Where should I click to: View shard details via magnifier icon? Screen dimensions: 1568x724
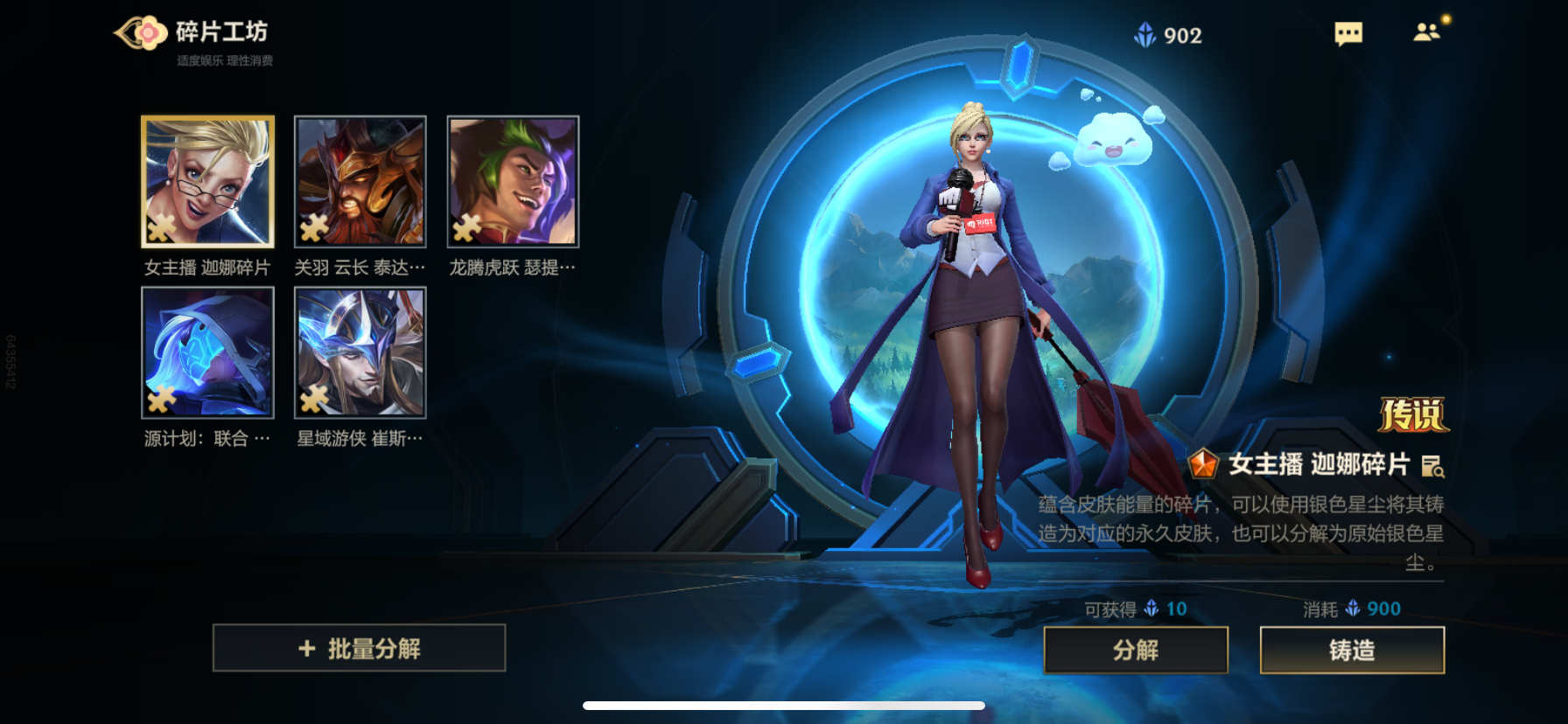[1432, 466]
